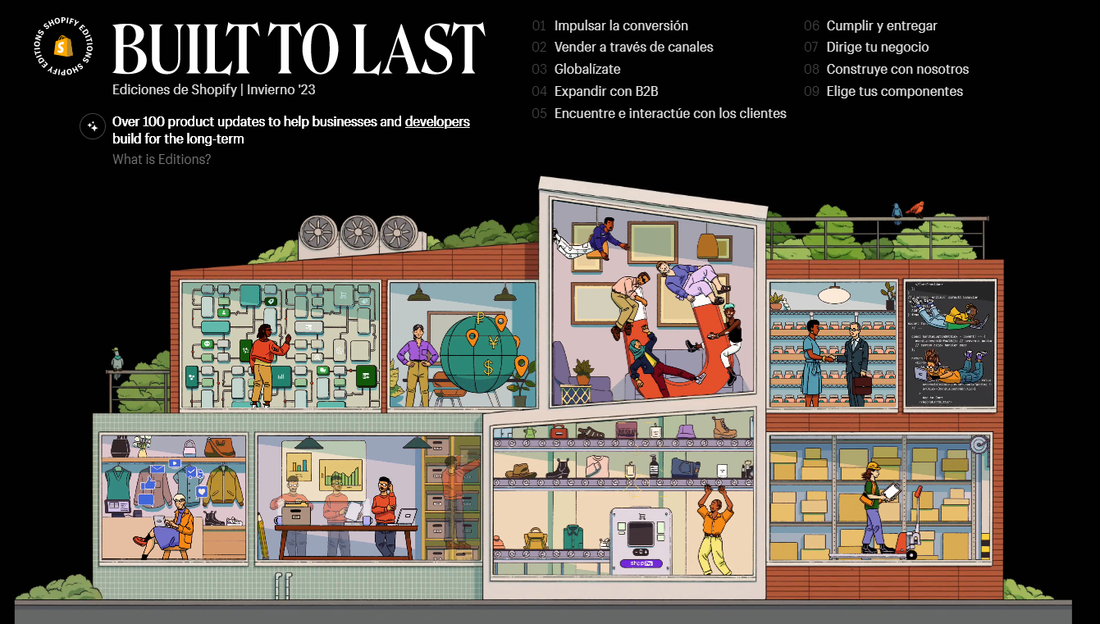1100x624 pixels.
Task: Go to 09 Elige tus componentes
Action: coord(894,92)
